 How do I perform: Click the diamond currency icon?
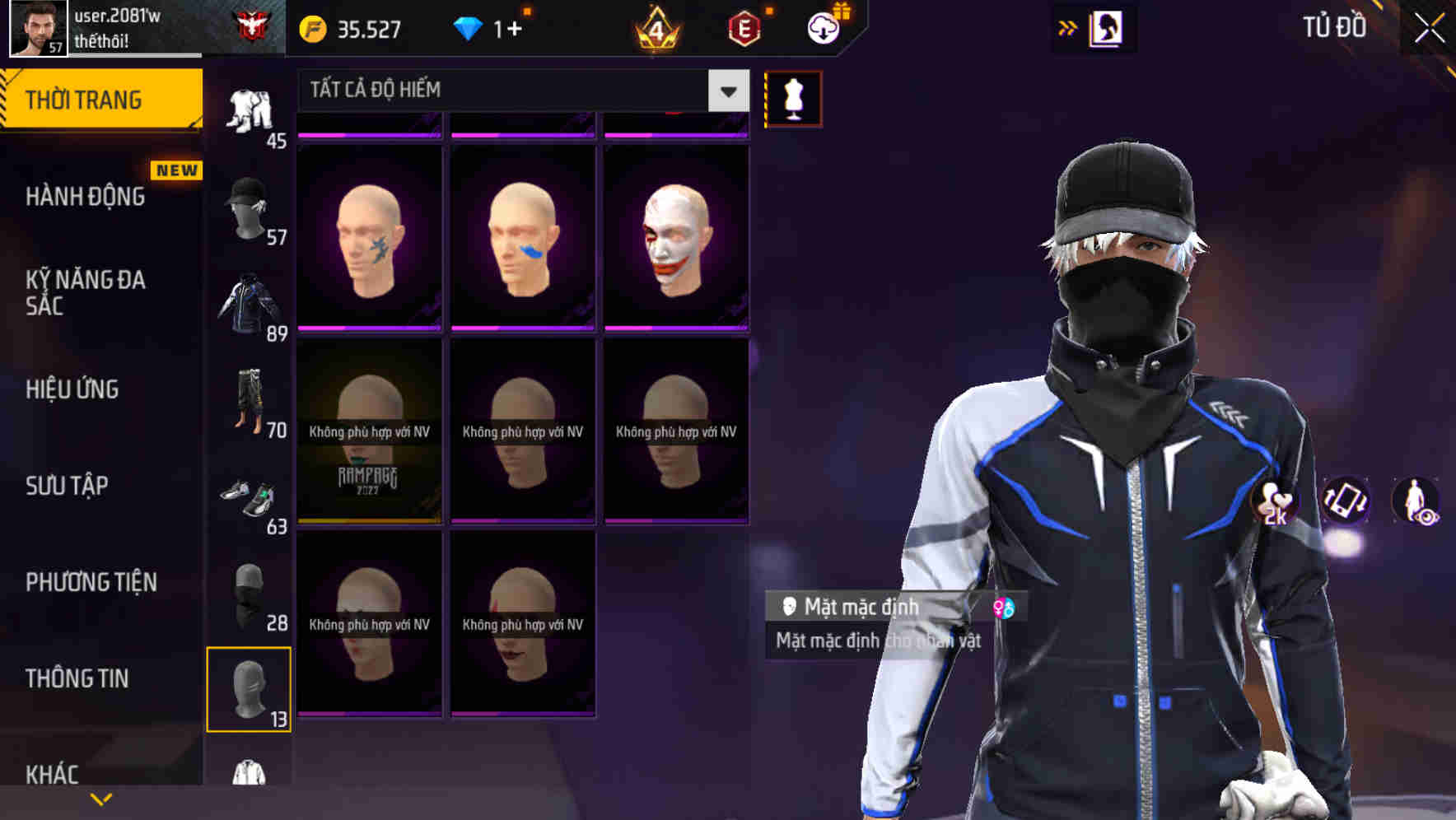(x=469, y=27)
